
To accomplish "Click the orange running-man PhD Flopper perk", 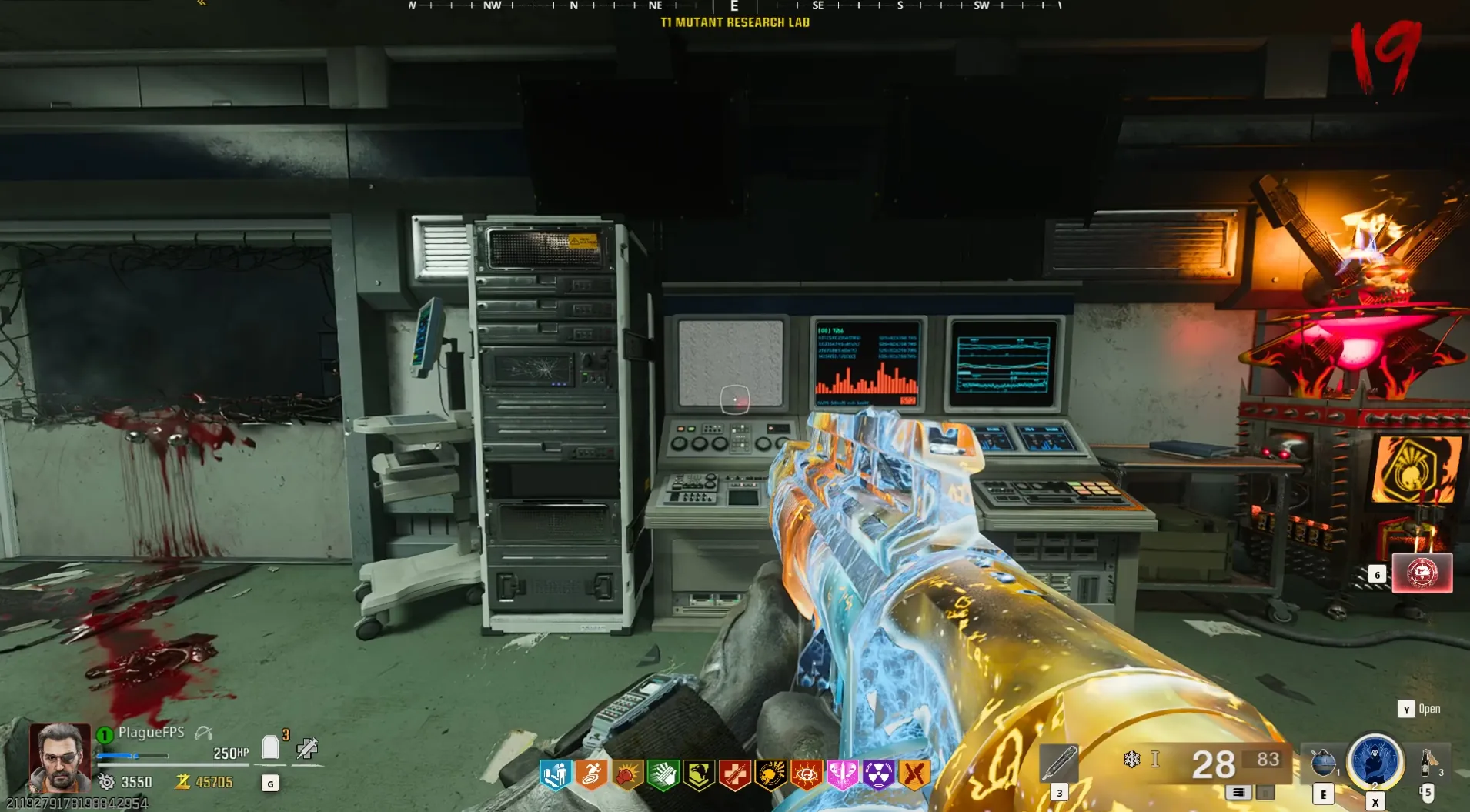I will [591, 774].
